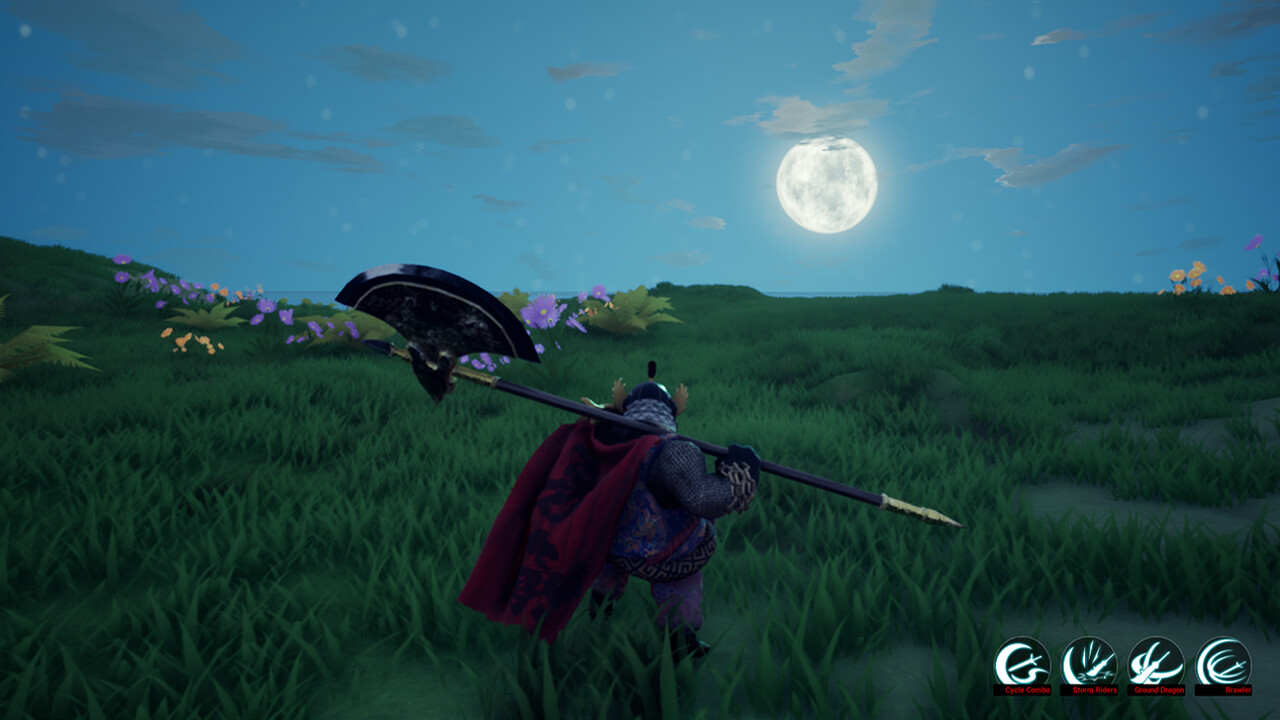
Task: Activate the Cycle Combo skill icon
Action: pyautogui.click(x=1022, y=662)
